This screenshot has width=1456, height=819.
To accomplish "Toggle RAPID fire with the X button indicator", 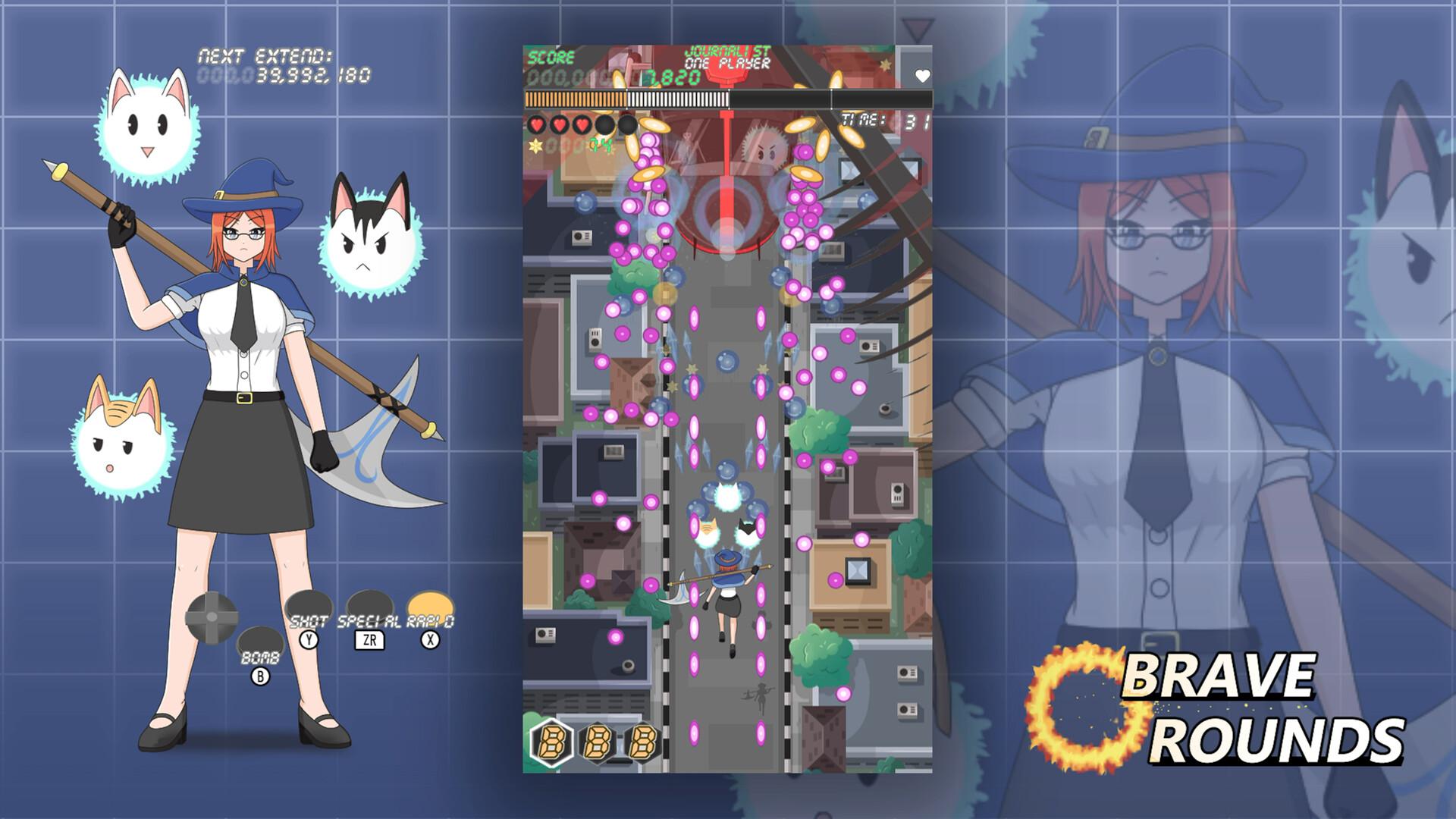I will (428, 641).
